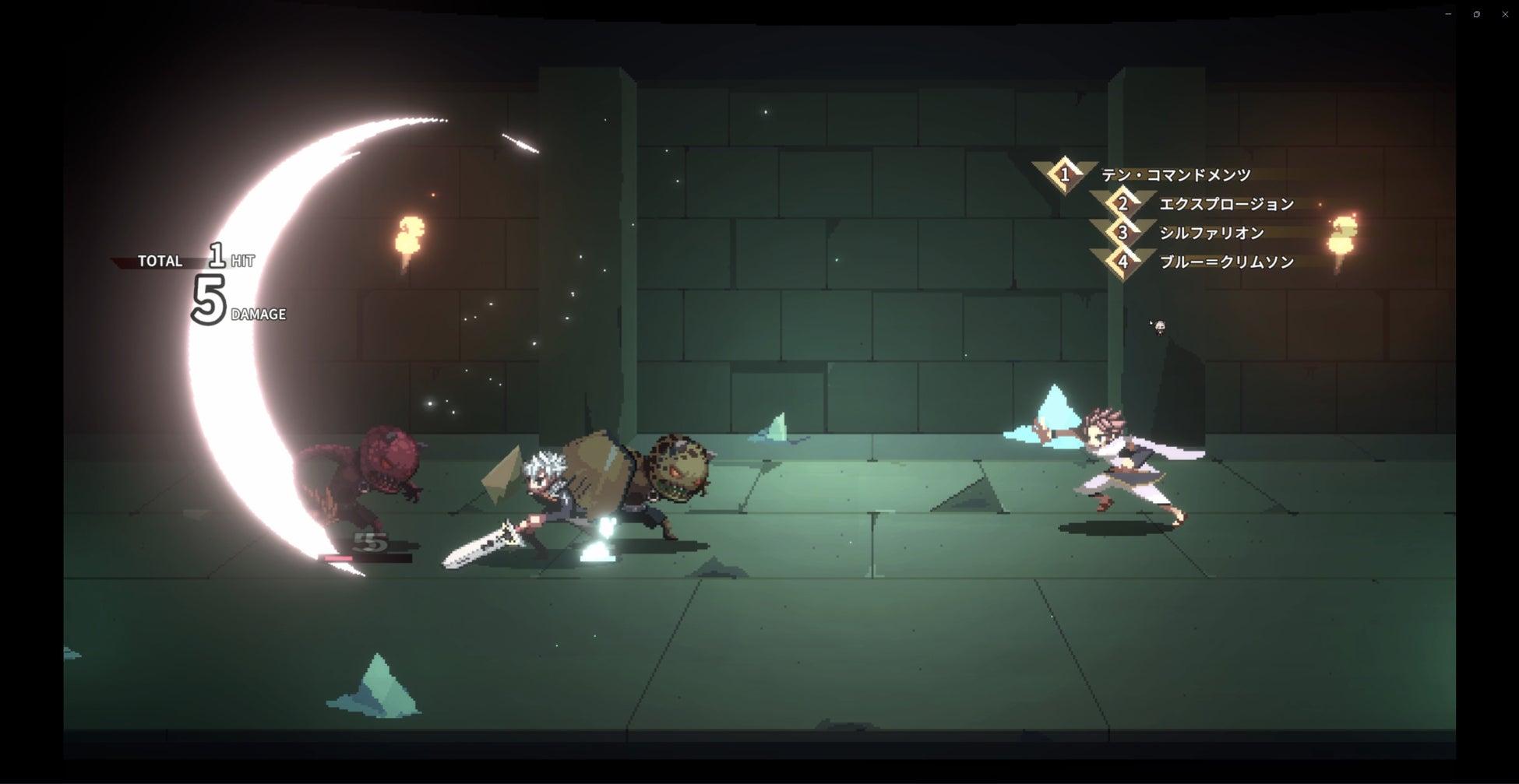Pick the ブルー=クリムソン skill
Image resolution: width=1519 pixels, height=784 pixels.
point(1225,262)
